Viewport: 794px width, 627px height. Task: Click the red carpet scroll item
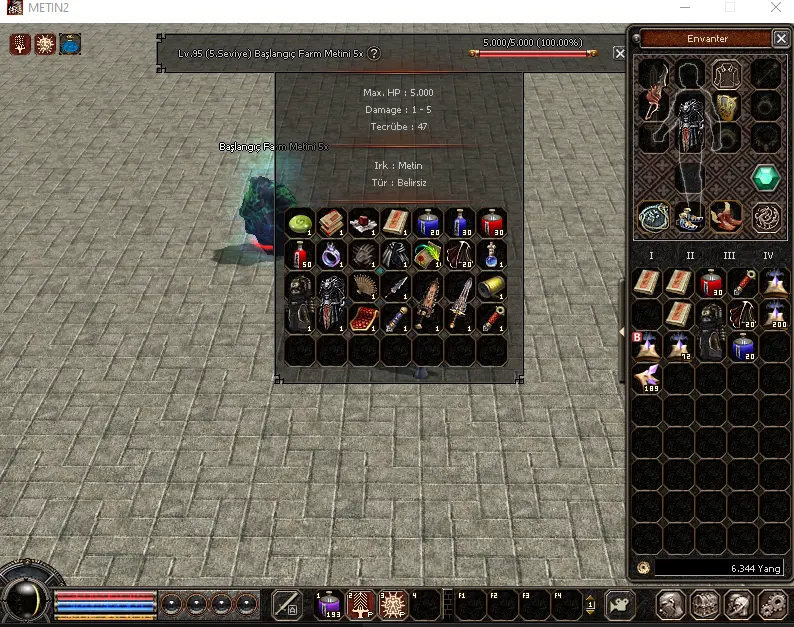(363, 318)
